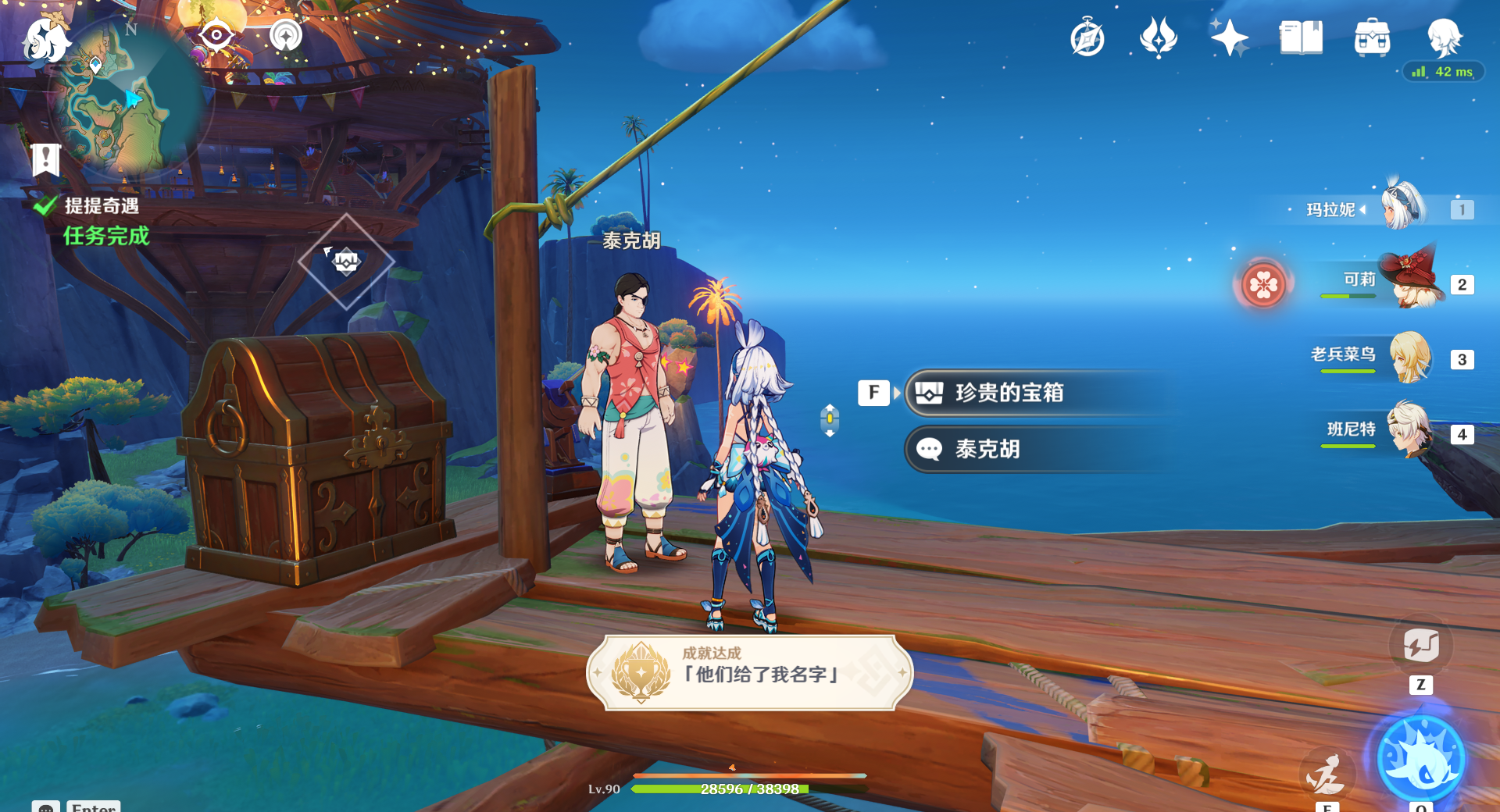
Task: Open the open-book handbook icon
Action: (x=1301, y=37)
